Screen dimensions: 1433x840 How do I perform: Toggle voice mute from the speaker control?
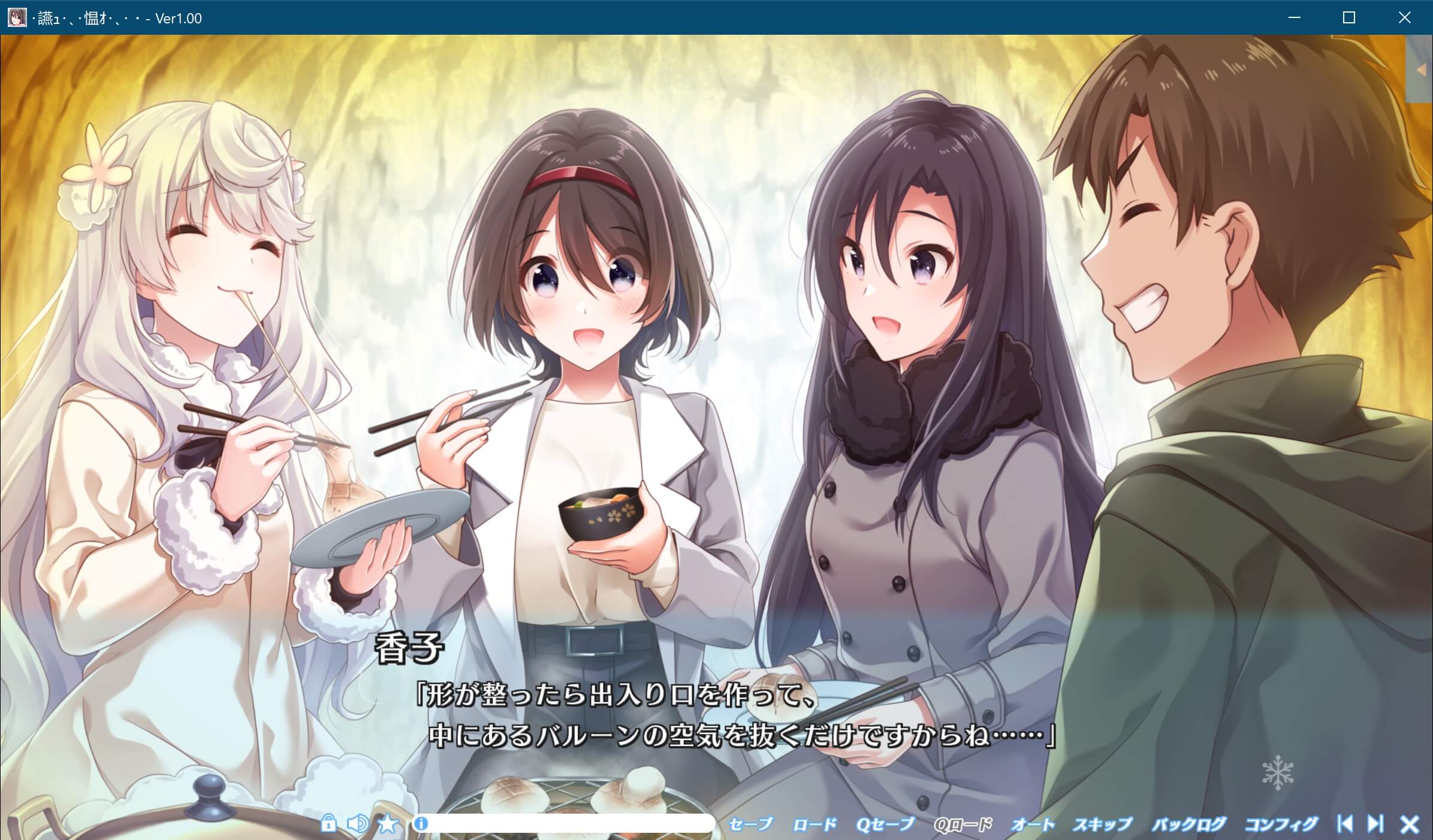point(358,824)
